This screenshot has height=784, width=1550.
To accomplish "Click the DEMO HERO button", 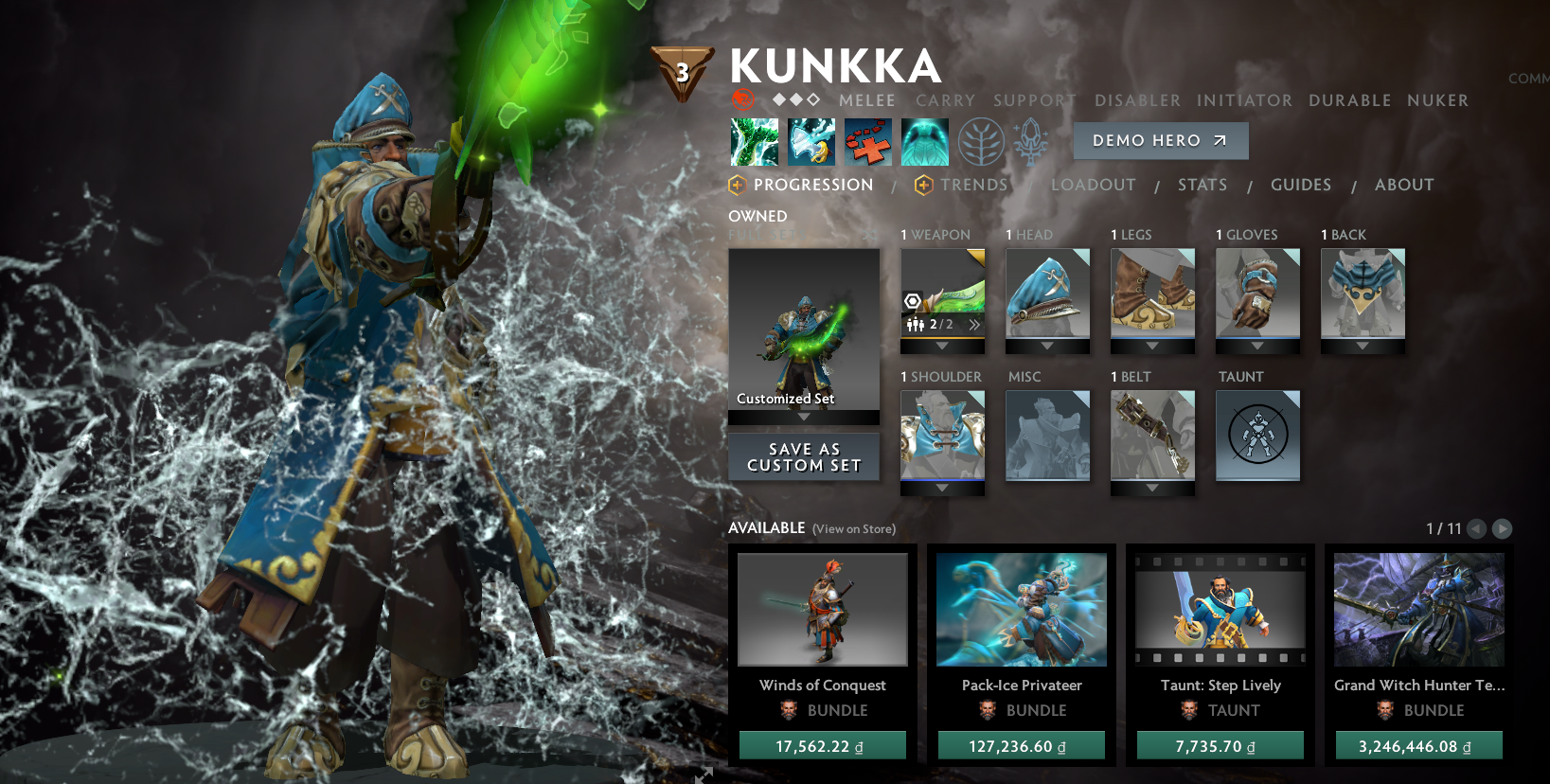I will click(1160, 140).
